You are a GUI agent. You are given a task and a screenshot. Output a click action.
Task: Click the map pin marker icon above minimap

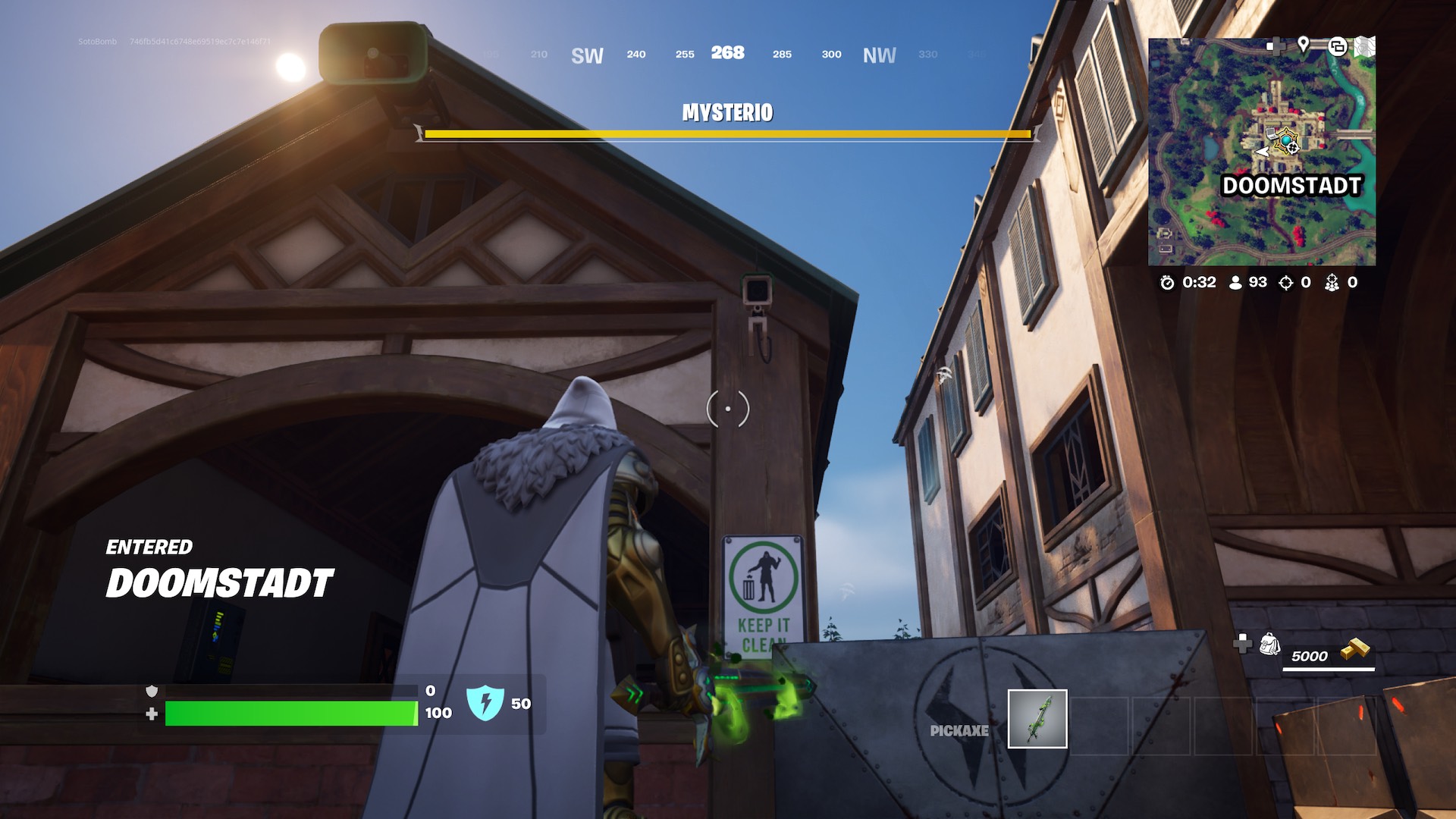pos(1304,45)
